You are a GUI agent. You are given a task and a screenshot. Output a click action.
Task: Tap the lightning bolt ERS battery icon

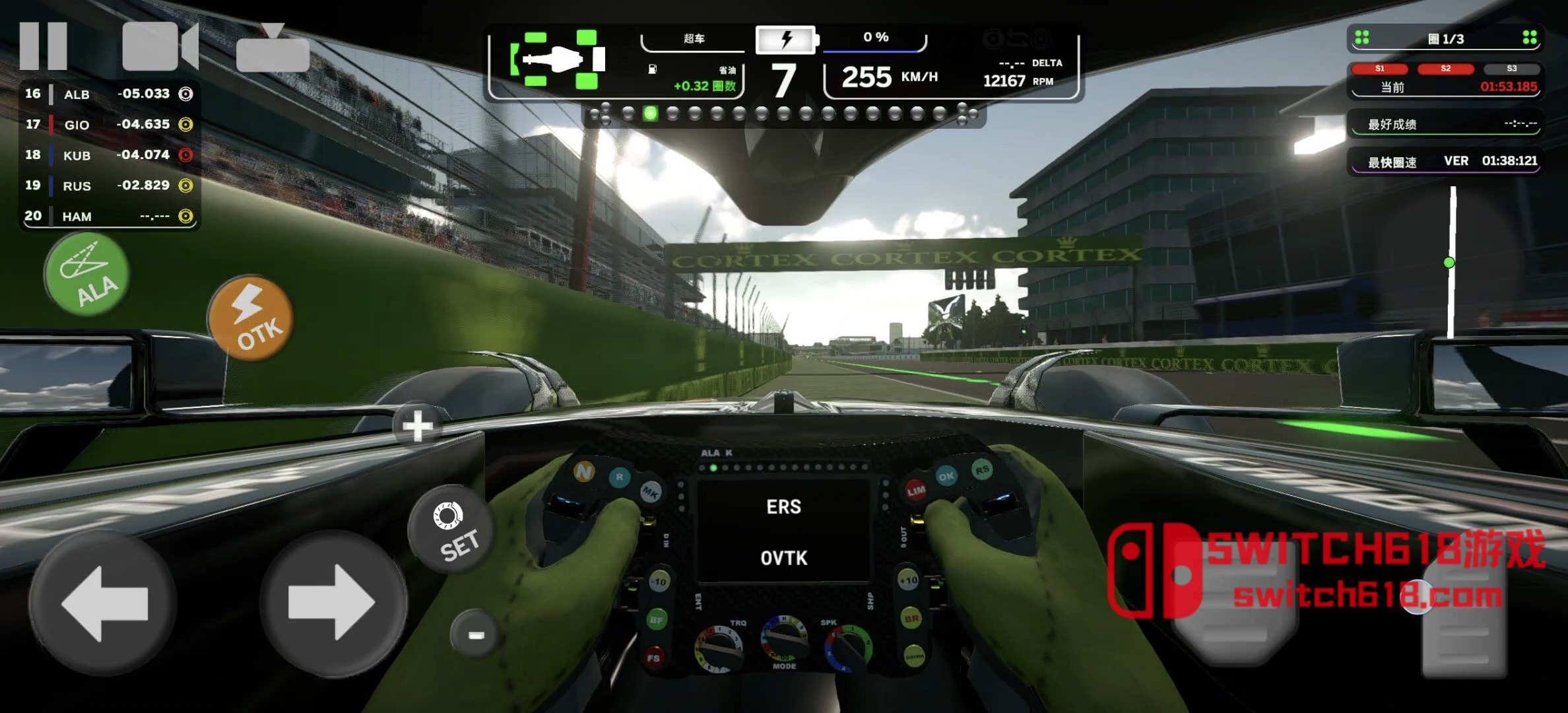(x=786, y=40)
